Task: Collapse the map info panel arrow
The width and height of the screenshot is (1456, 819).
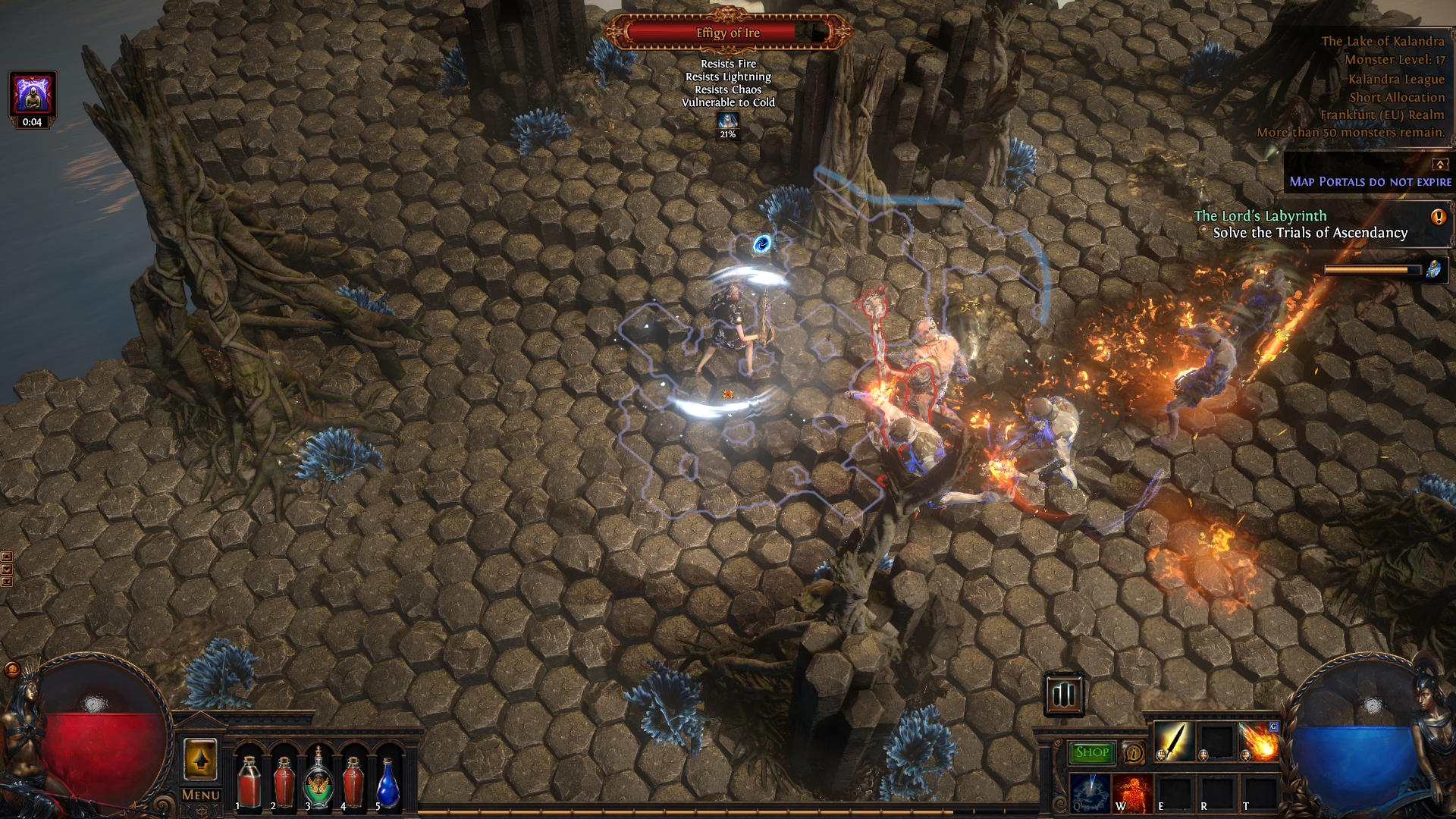Action: (1439, 164)
